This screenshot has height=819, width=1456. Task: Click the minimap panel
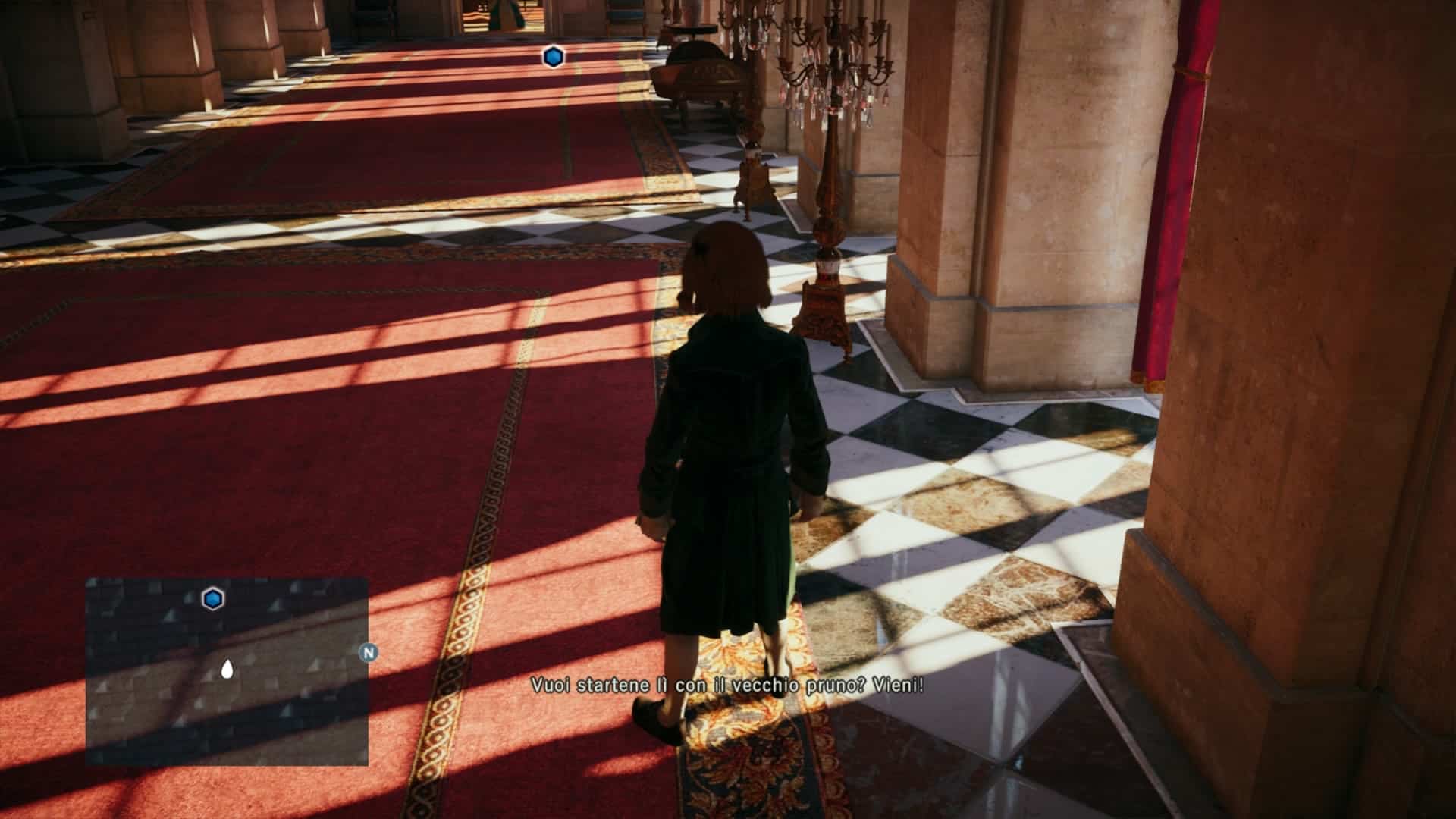[x=227, y=672]
